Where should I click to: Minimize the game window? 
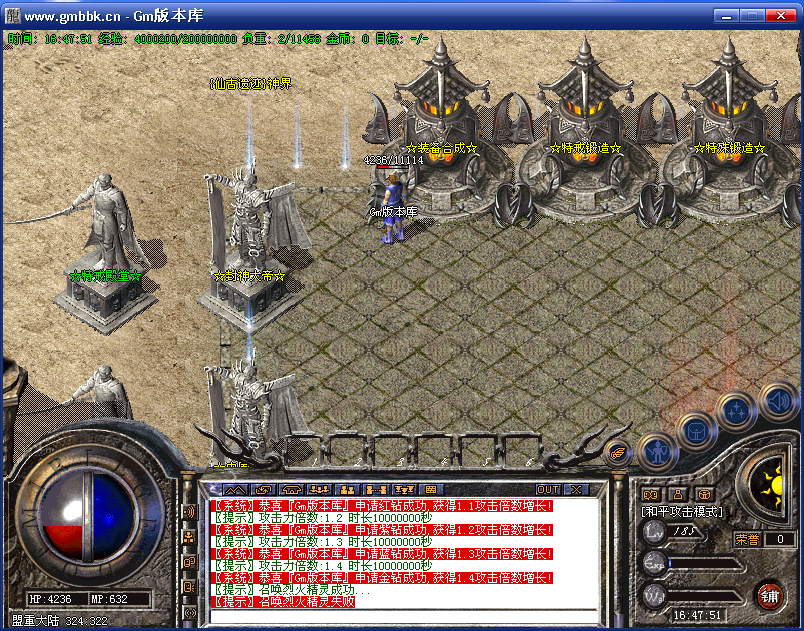726,17
